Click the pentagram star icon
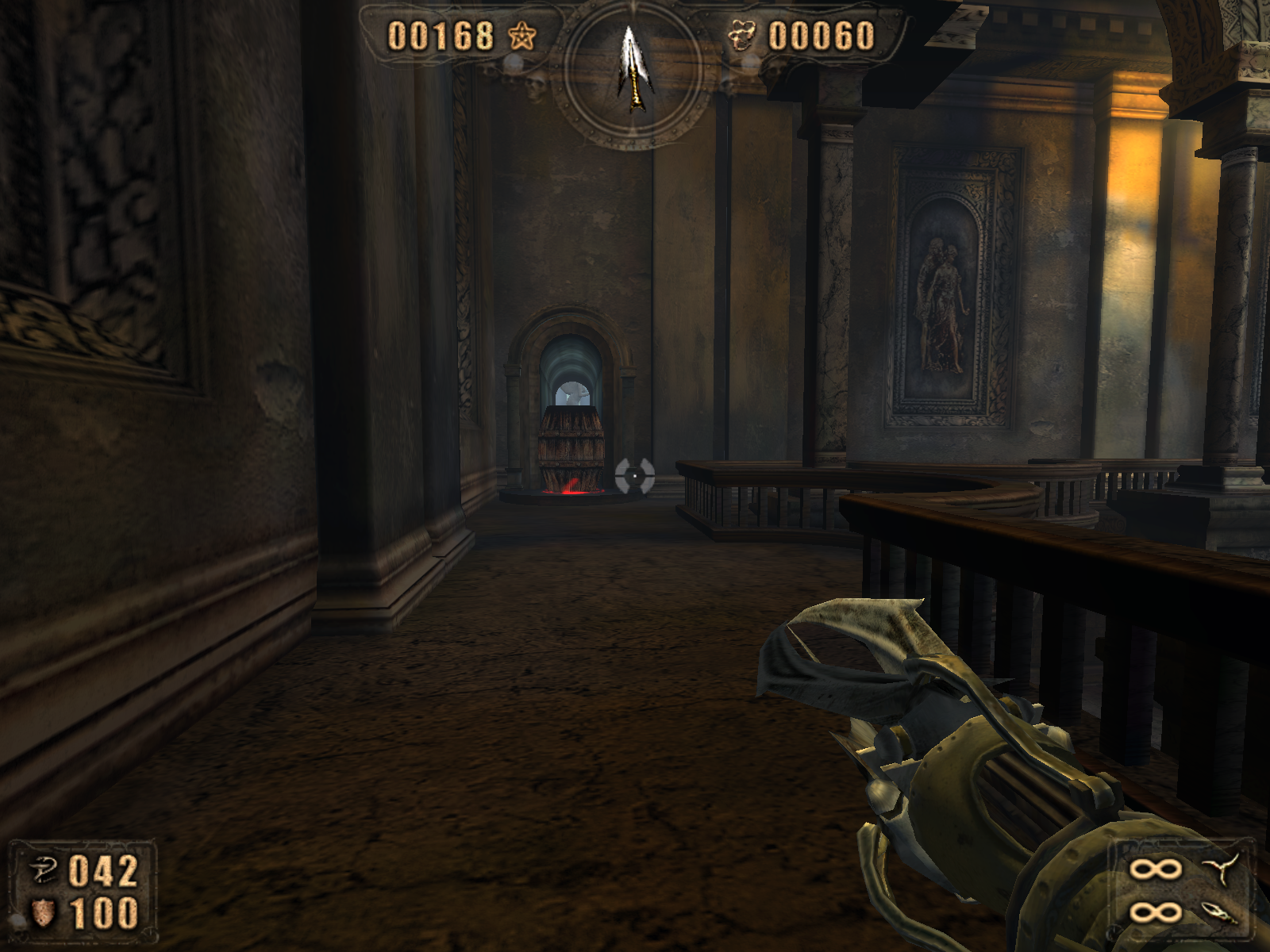The width and height of the screenshot is (1270, 952). (522, 36)
